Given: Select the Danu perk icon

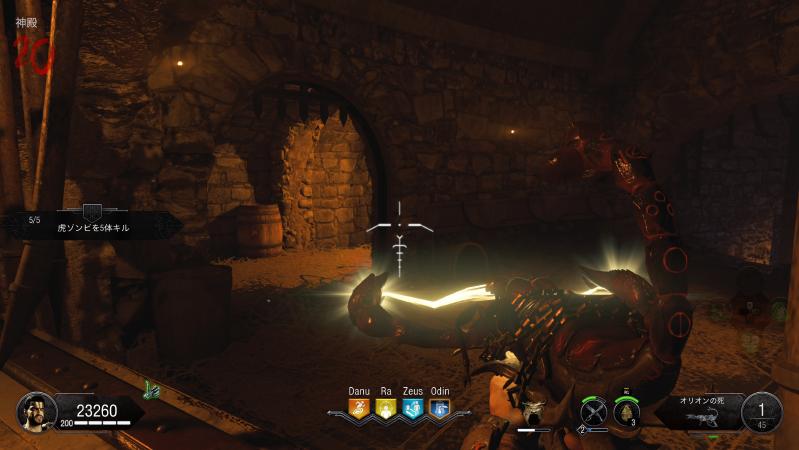Looking at the screenshot, I should click(358, 407).
